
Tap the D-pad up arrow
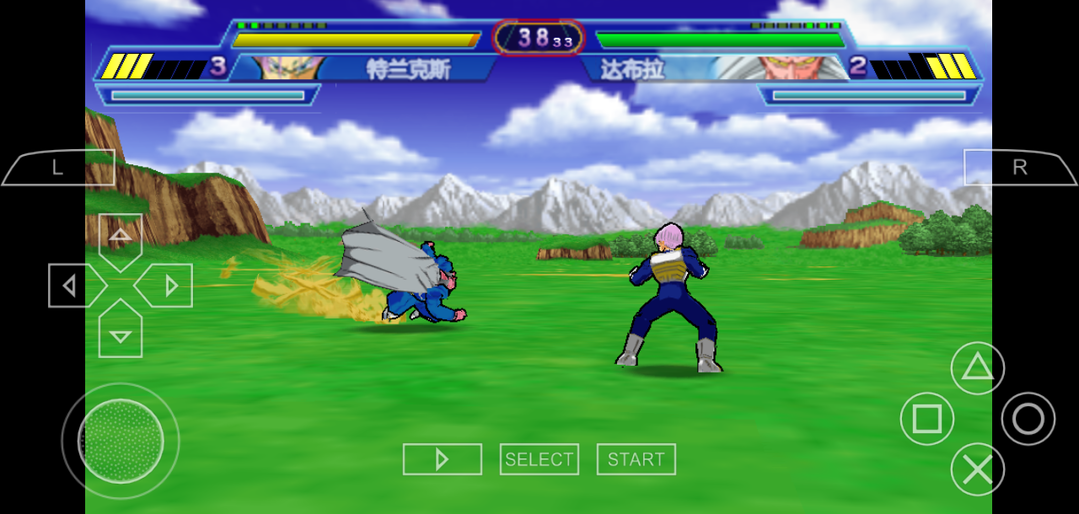120,240
